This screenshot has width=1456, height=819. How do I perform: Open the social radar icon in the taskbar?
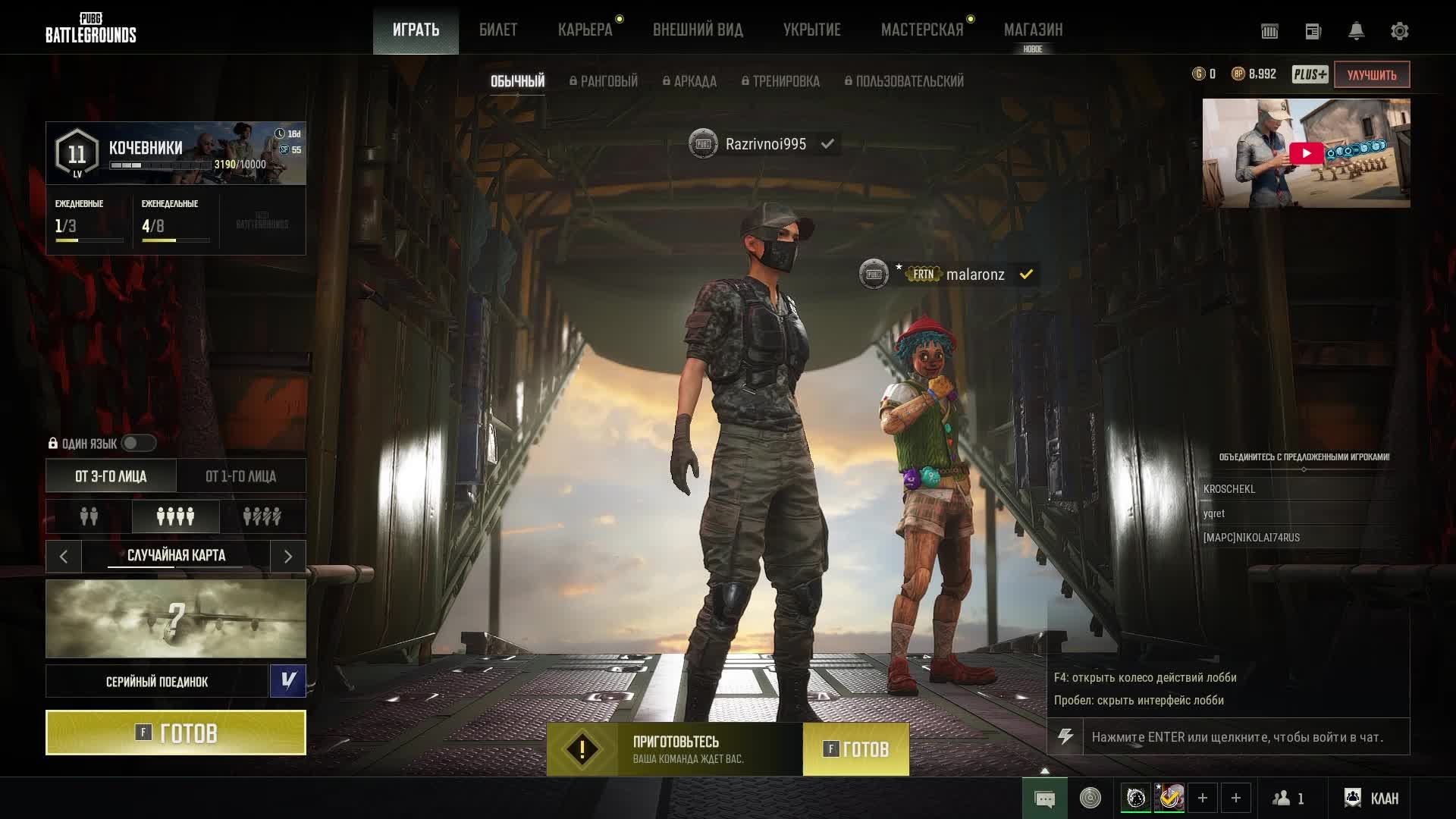click(x=1090, y=798)
